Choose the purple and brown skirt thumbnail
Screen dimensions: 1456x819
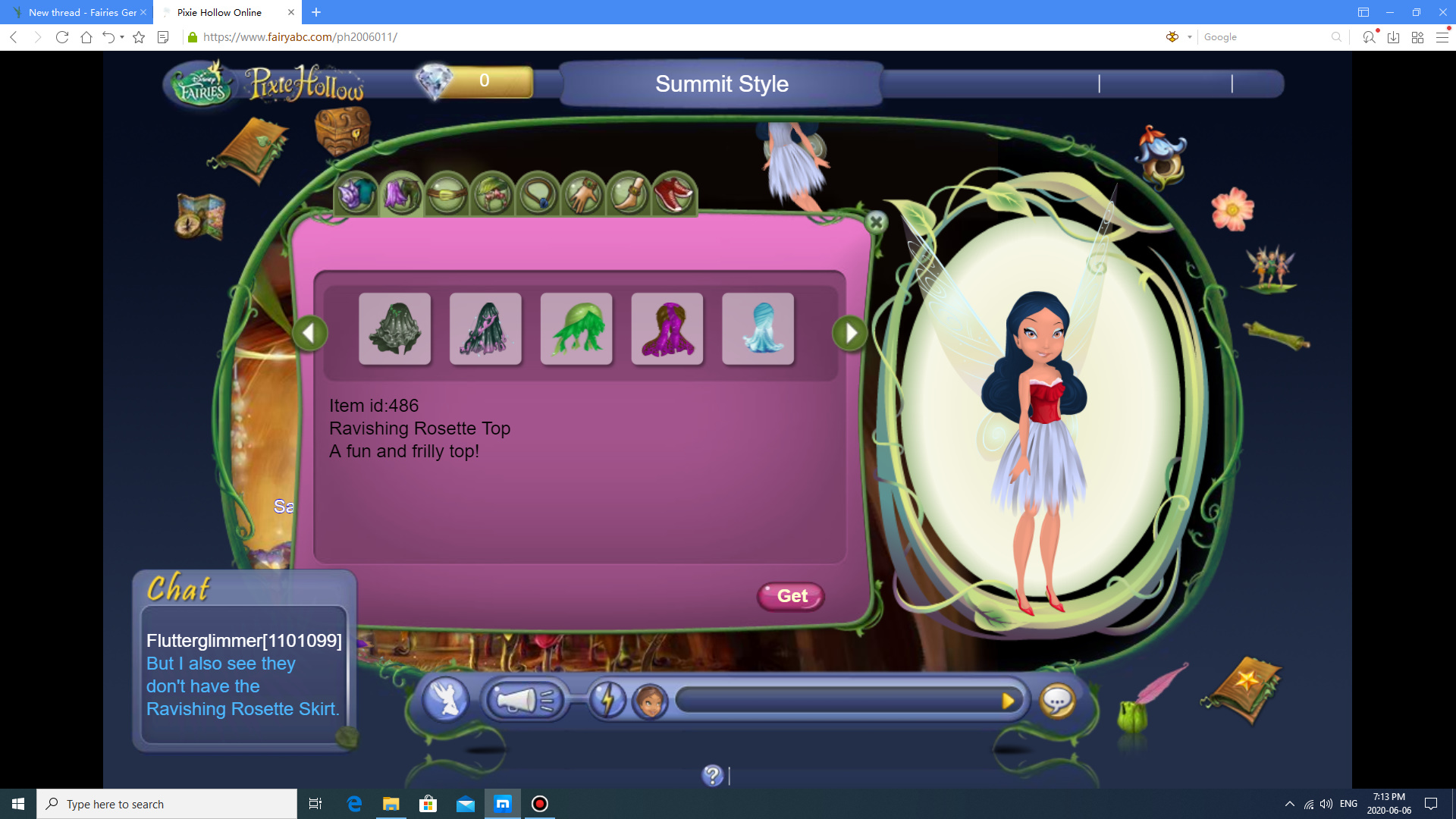point(667,329)
